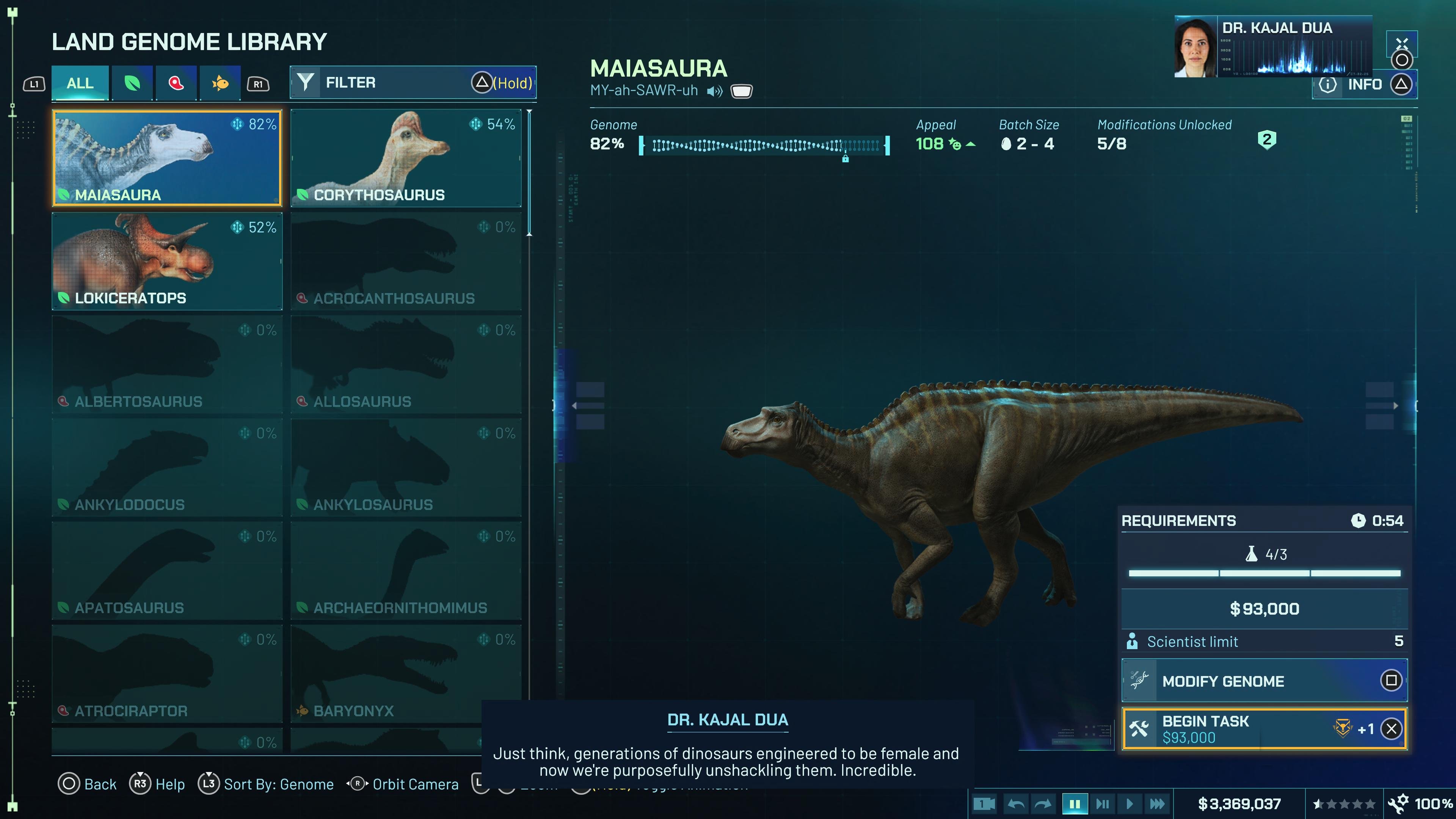Expand the right arrow beside dinosaur preview
This screenshot has width=1456, height=819.
tap(1396, 406)
